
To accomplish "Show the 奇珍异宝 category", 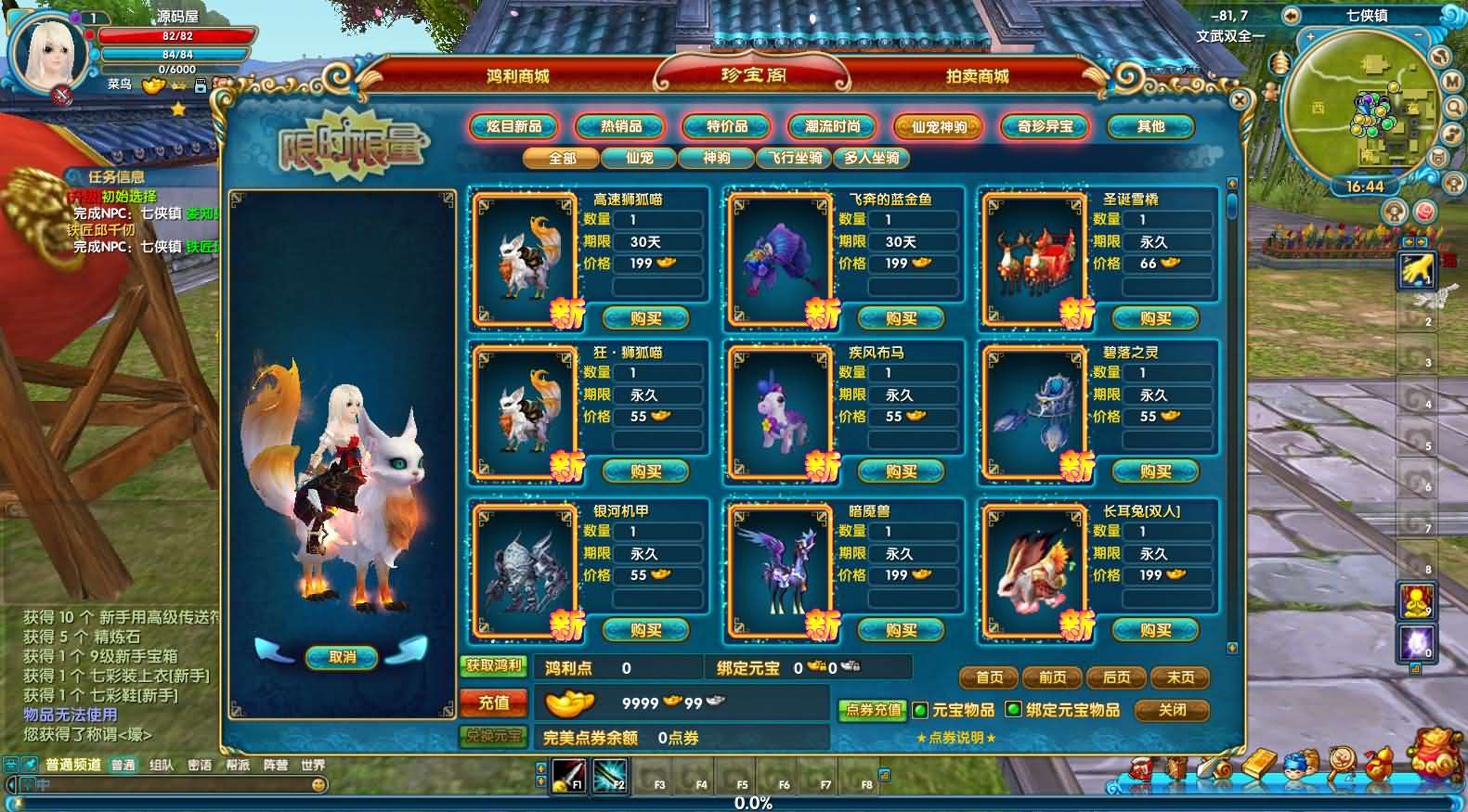I will click(1045, 126).
